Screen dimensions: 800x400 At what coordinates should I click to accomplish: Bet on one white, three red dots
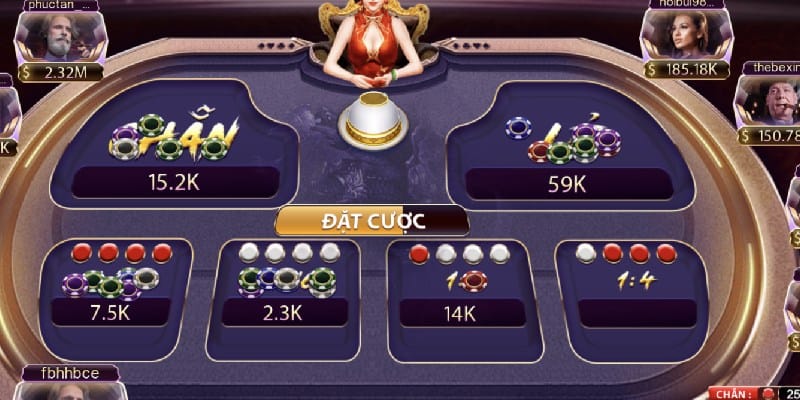tap(632, 285)
